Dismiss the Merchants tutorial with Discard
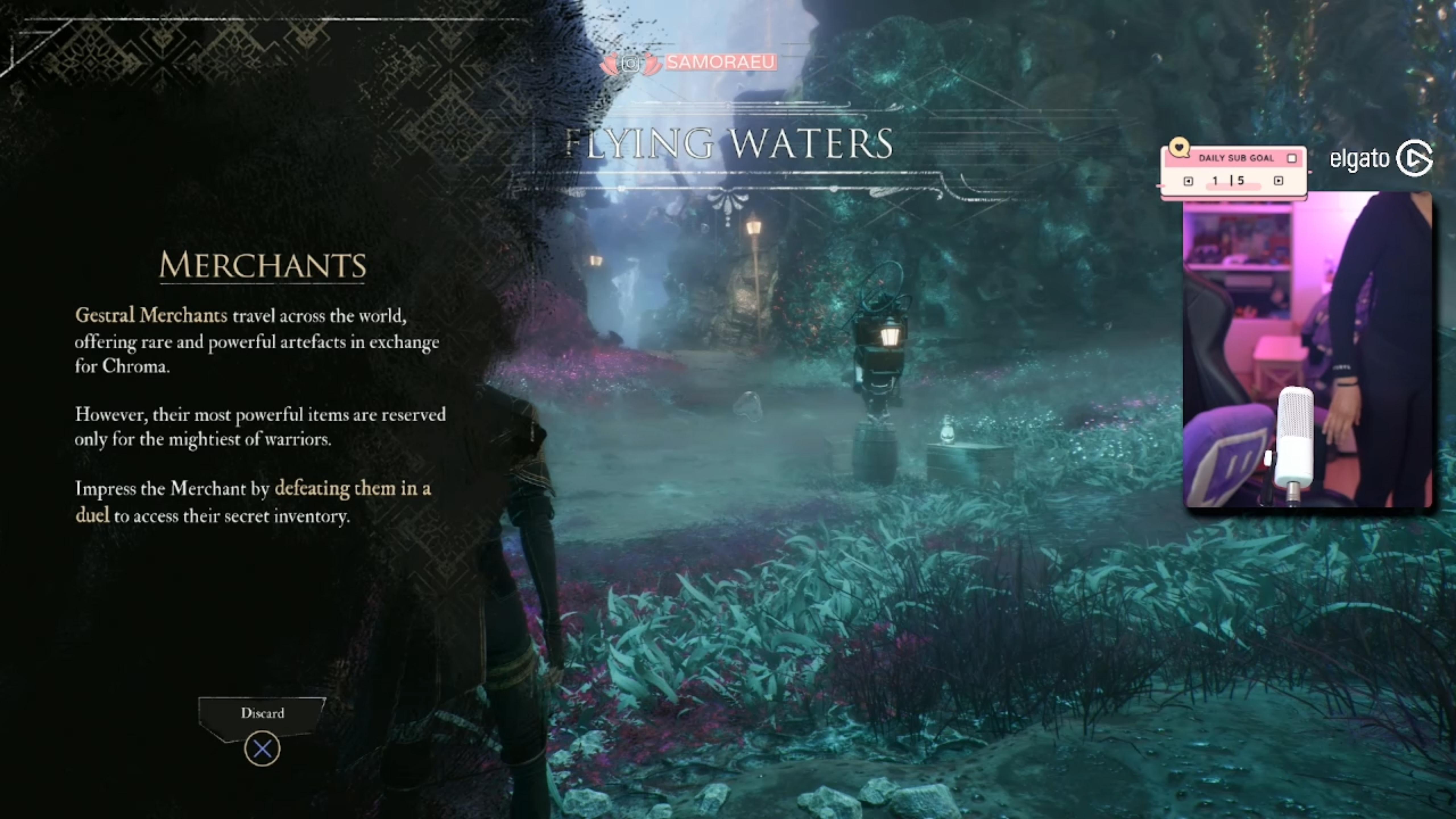The width and height of the screenshot is (1456, 819). [x=262, y=714]
